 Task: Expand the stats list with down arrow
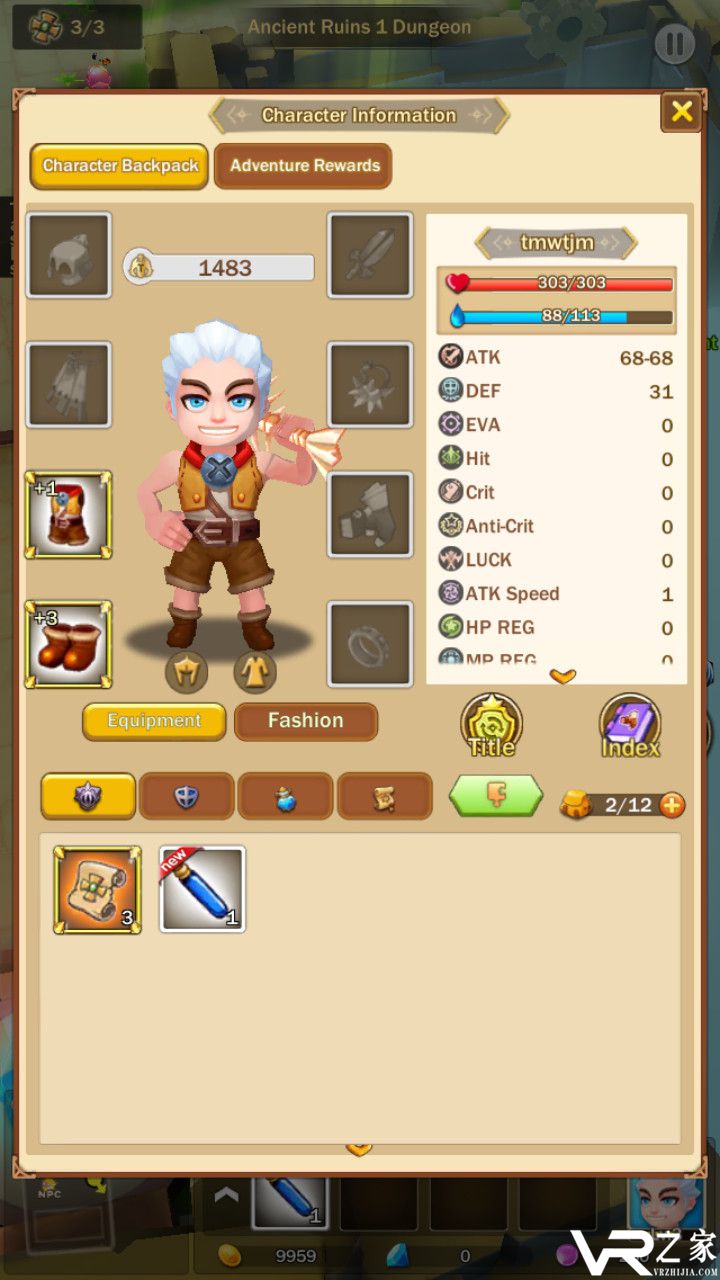563,677
